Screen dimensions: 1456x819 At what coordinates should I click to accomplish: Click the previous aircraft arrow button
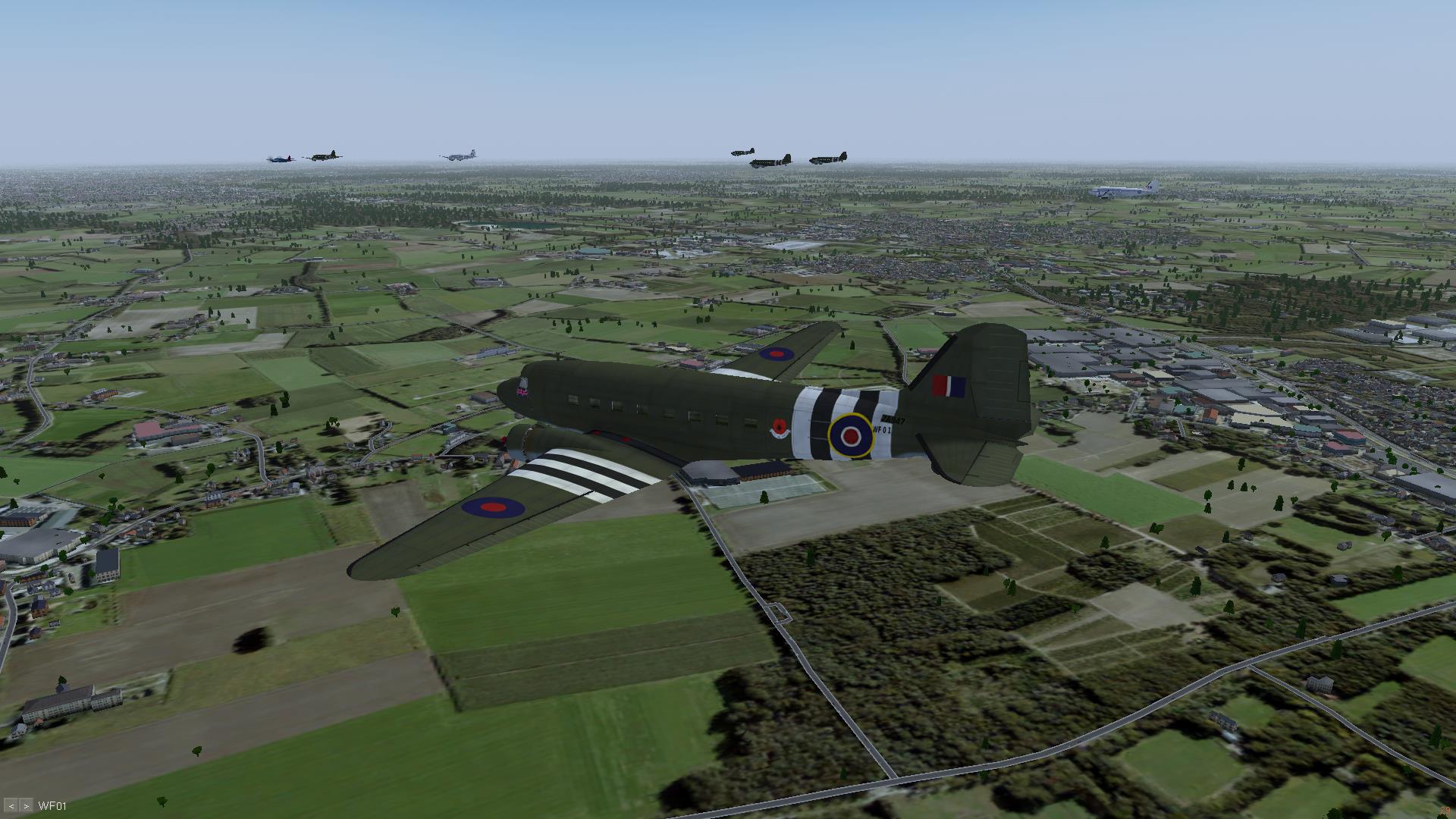tap(12, 805)
